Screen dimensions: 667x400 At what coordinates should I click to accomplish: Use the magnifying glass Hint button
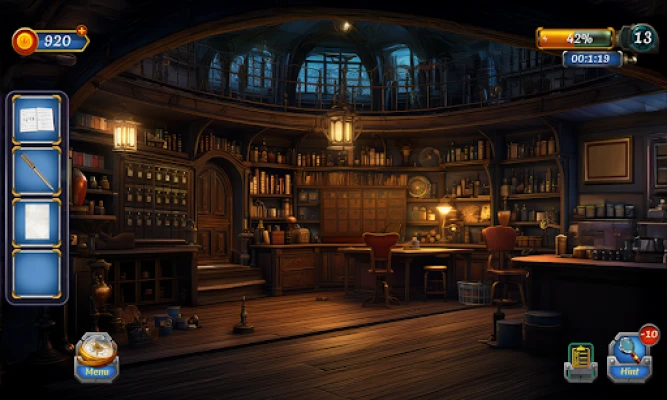[x=629, y=357]
